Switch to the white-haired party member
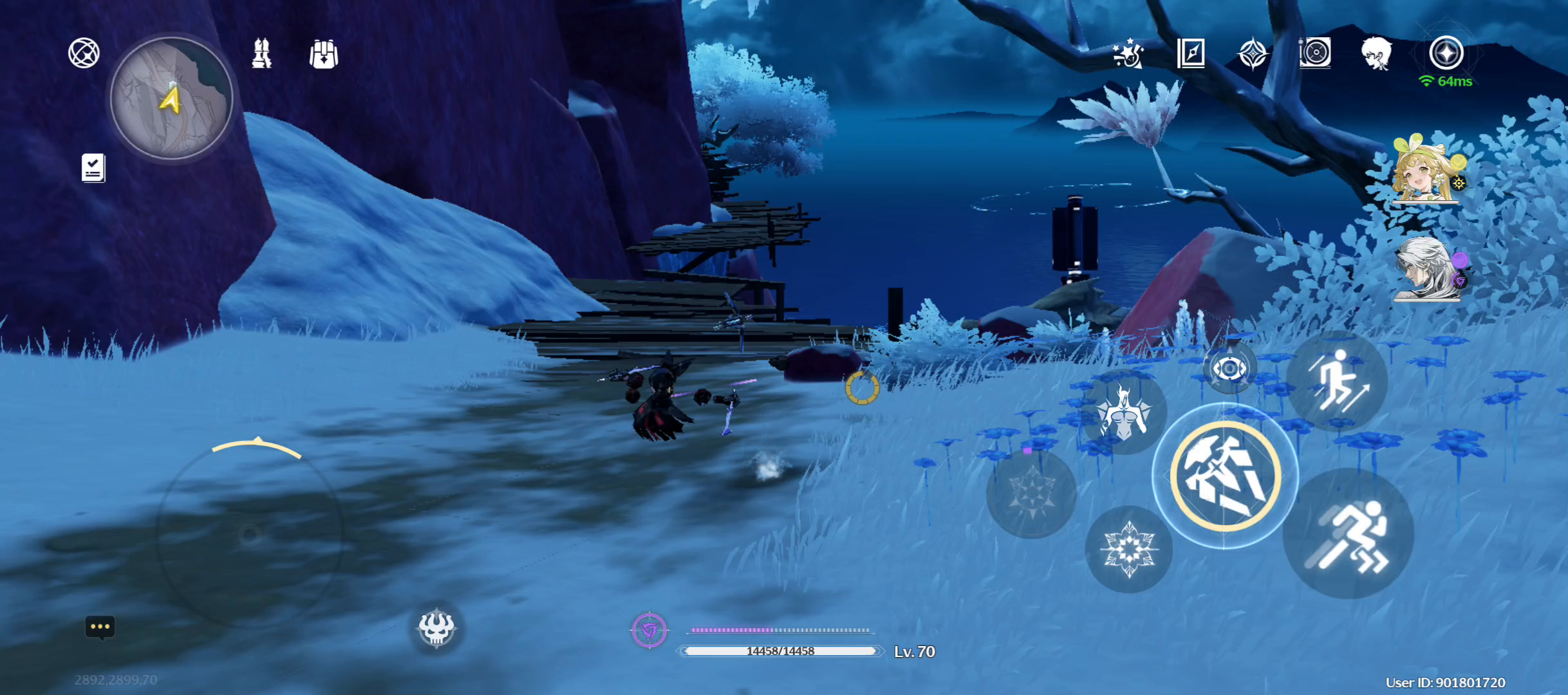This screenshot has height=695, width=1568. (x=1426, y=268)
